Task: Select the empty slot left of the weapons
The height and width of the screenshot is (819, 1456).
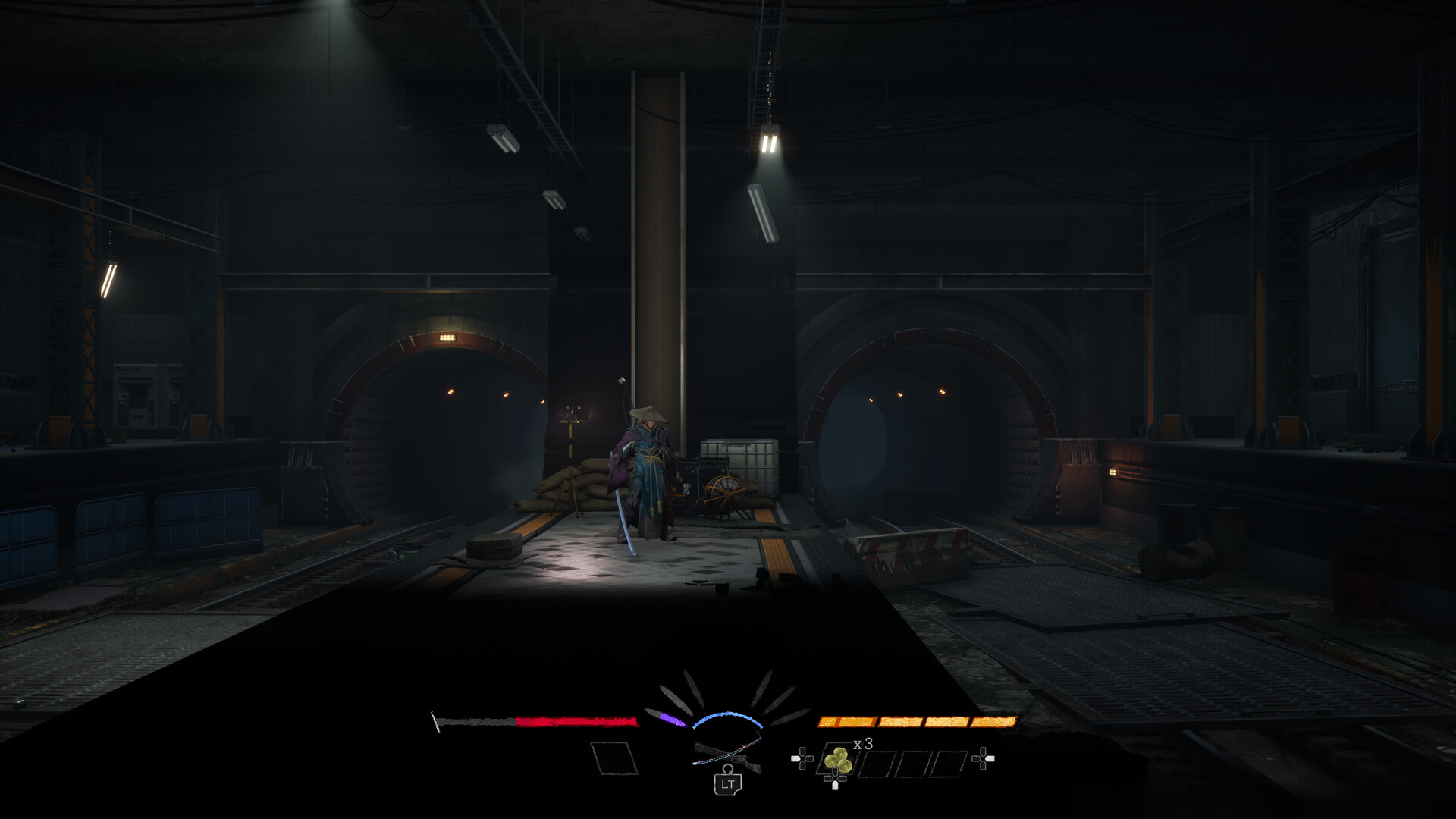Action: click(613, 758)
